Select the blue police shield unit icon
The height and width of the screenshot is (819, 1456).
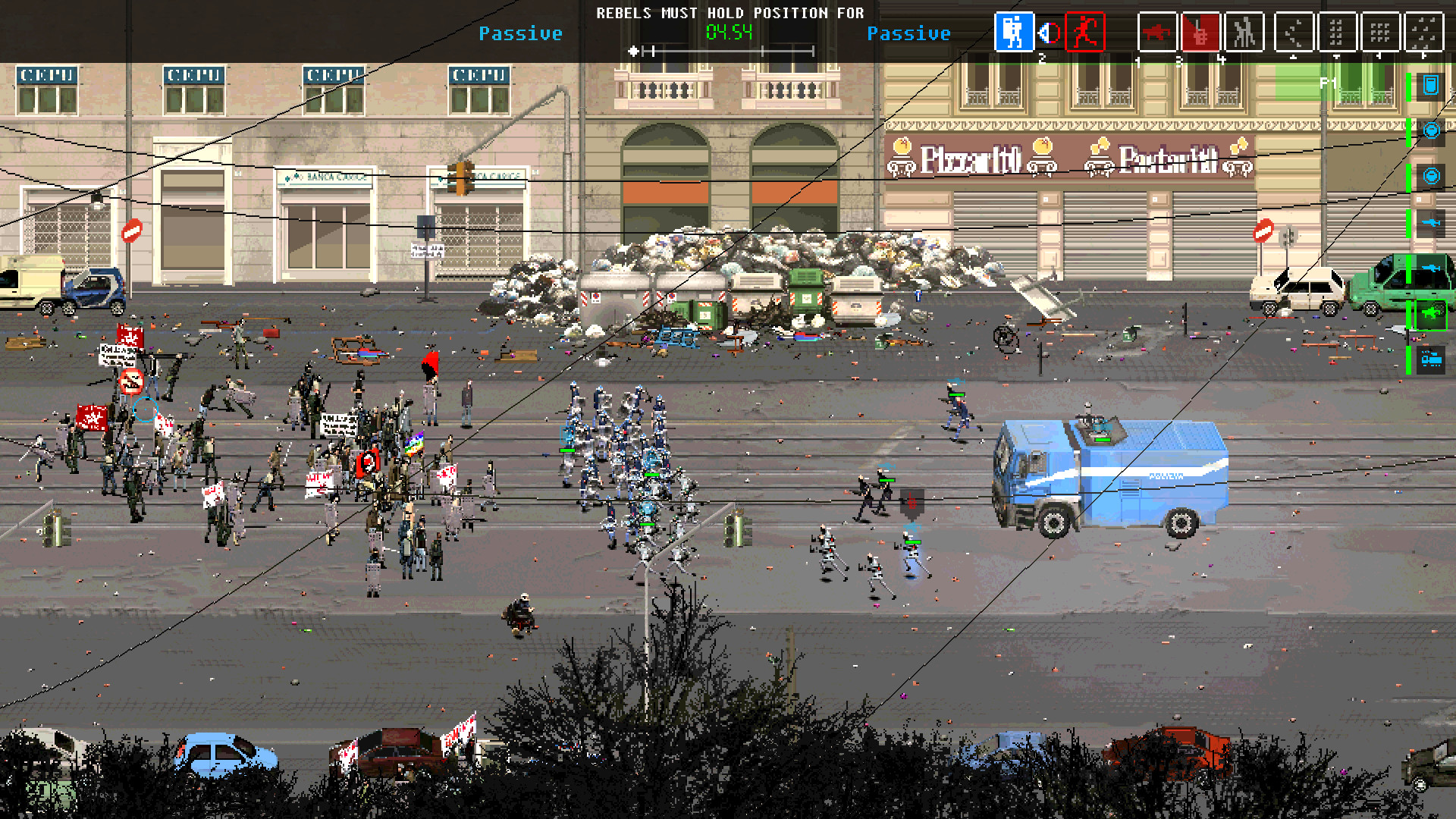coord(1015,33)
